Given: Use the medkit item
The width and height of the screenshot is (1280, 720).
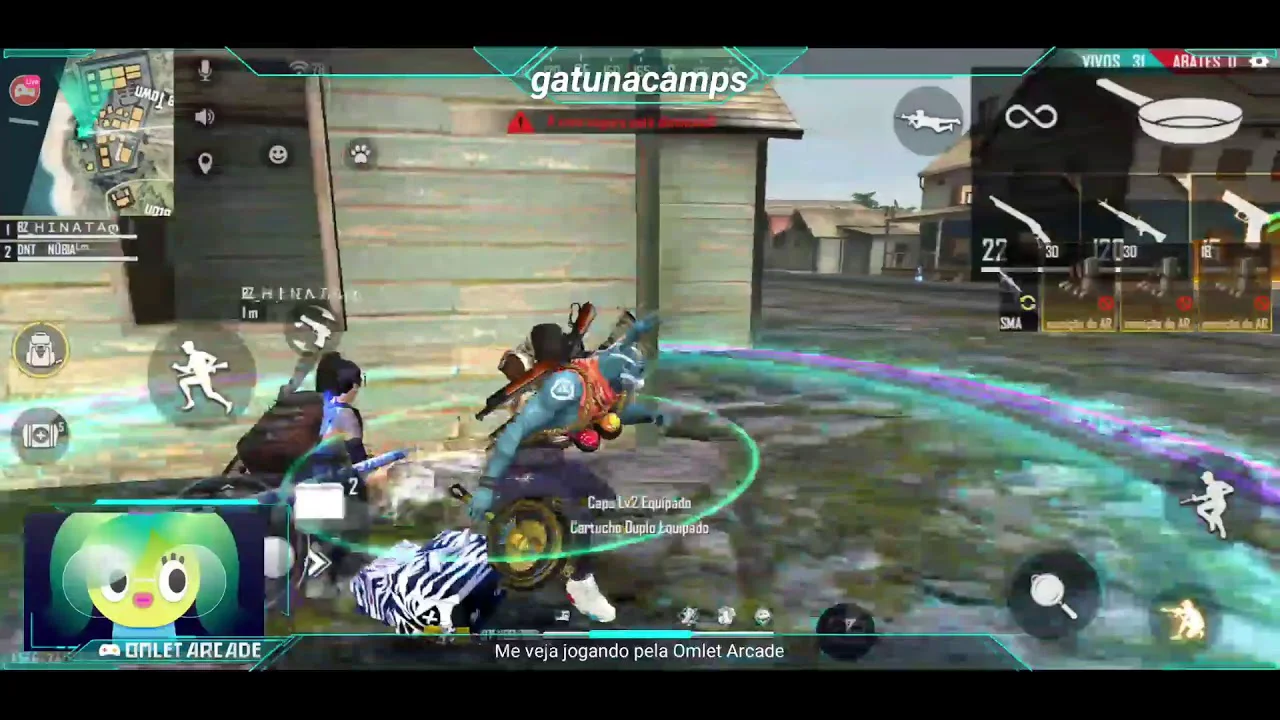Looking at the screenshot, I should coord(40,436).
